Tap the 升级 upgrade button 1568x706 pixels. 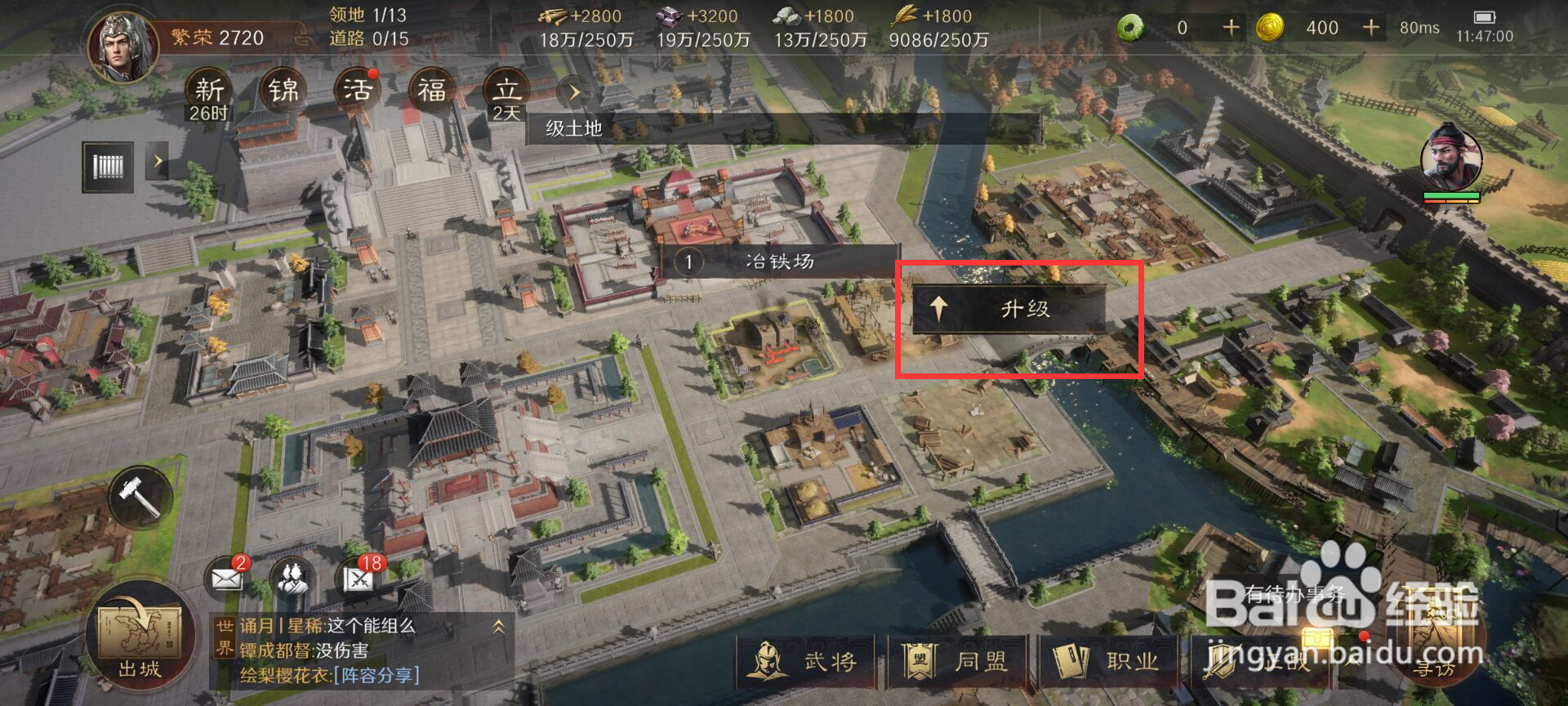pos(1009,309)
